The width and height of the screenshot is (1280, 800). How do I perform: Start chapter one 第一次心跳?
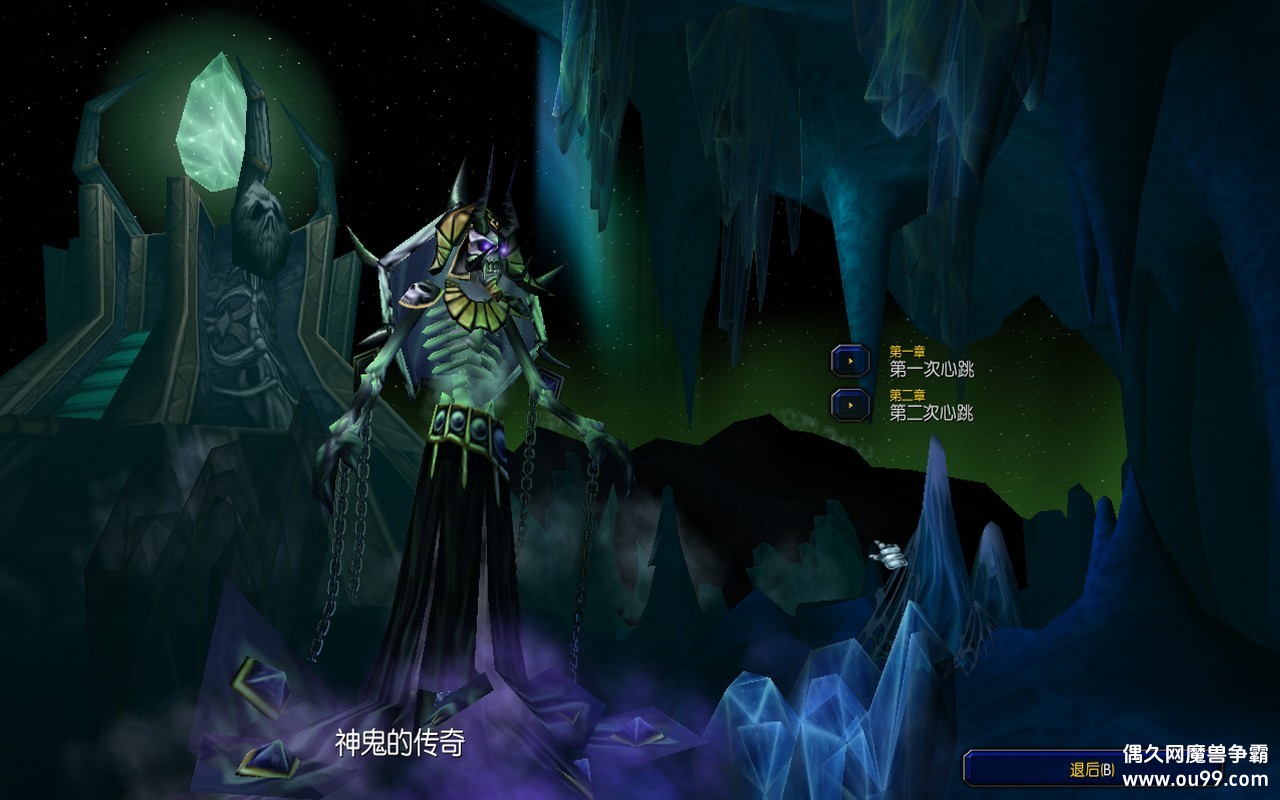point(851,361)
